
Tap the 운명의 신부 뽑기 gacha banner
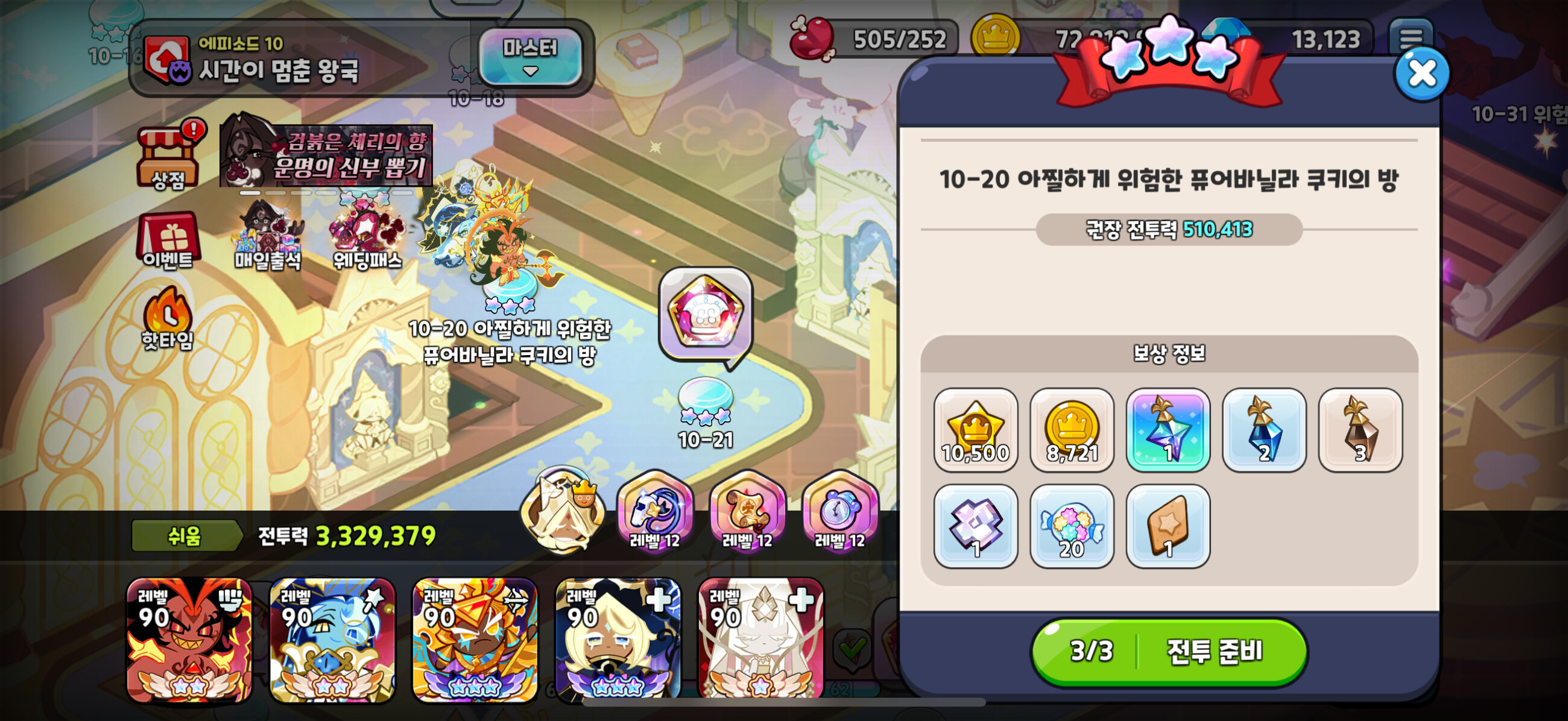327,155
